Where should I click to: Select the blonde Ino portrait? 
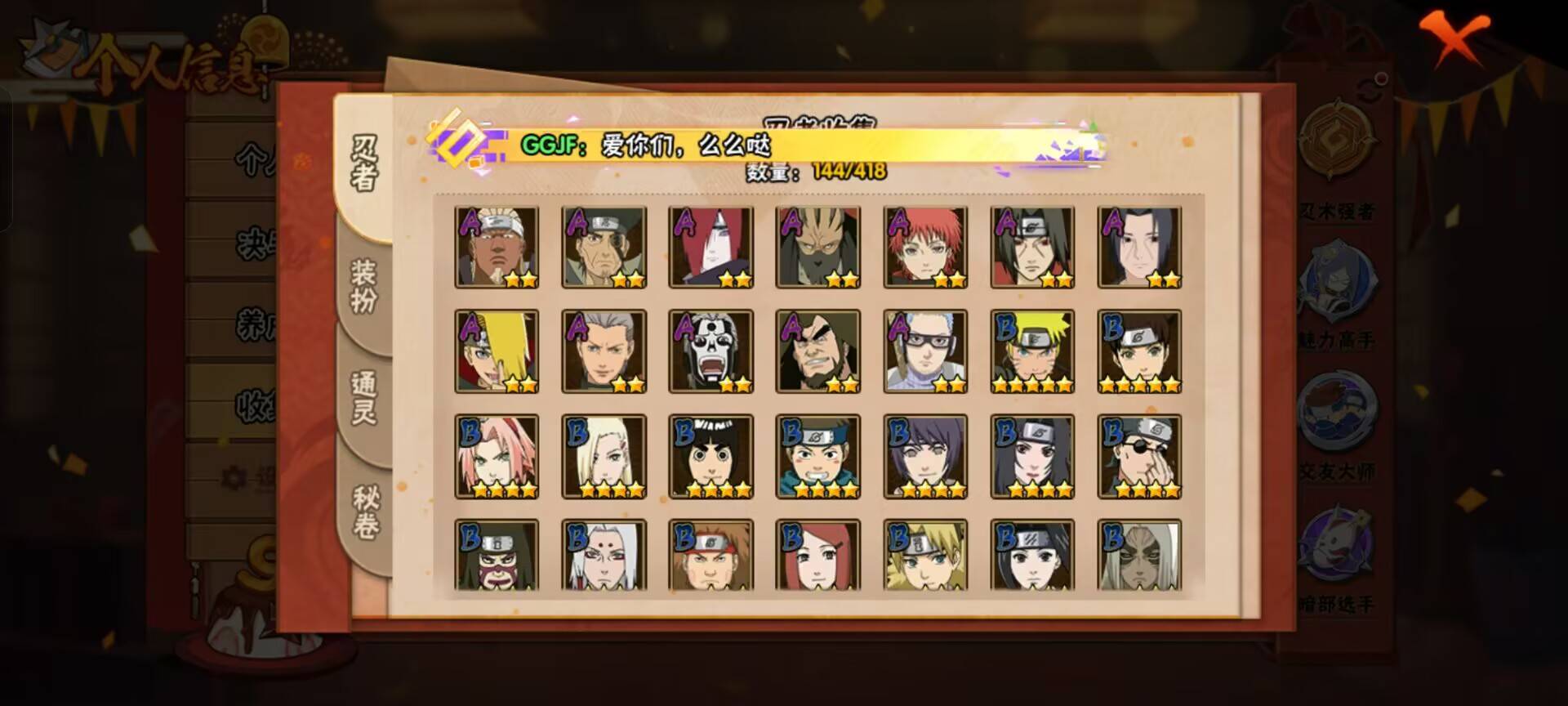click(x=604, y=456)
